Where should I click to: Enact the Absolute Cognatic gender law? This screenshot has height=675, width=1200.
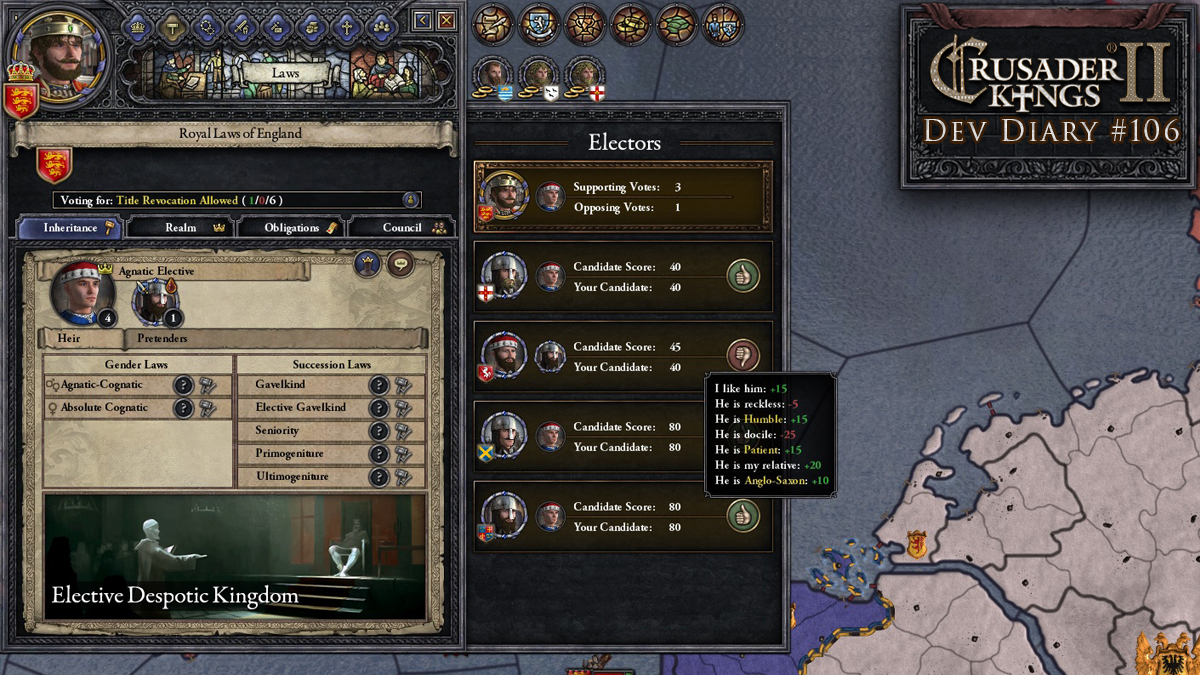207,408
